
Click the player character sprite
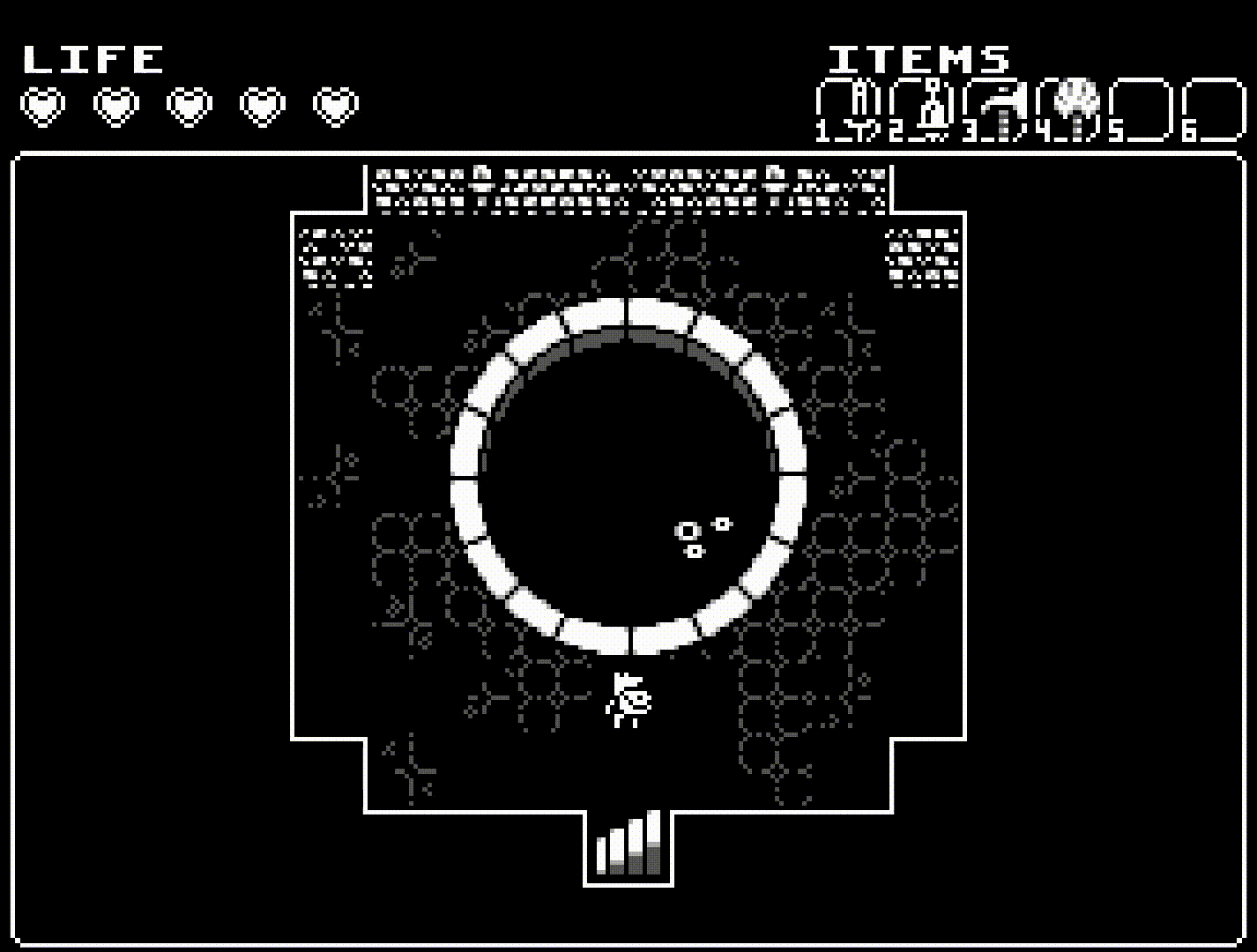(628, 701)
